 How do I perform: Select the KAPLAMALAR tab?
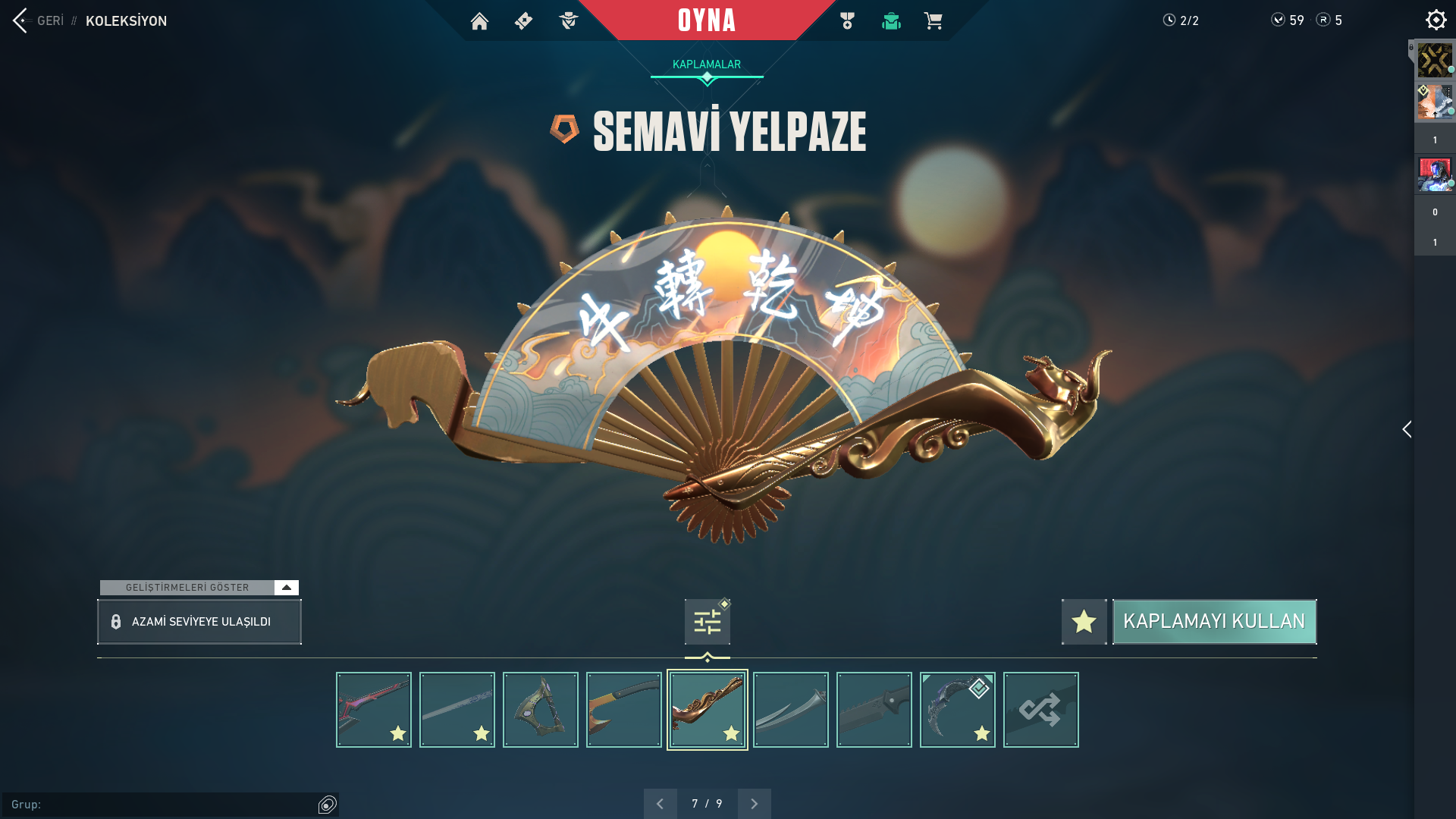(707, 64)
